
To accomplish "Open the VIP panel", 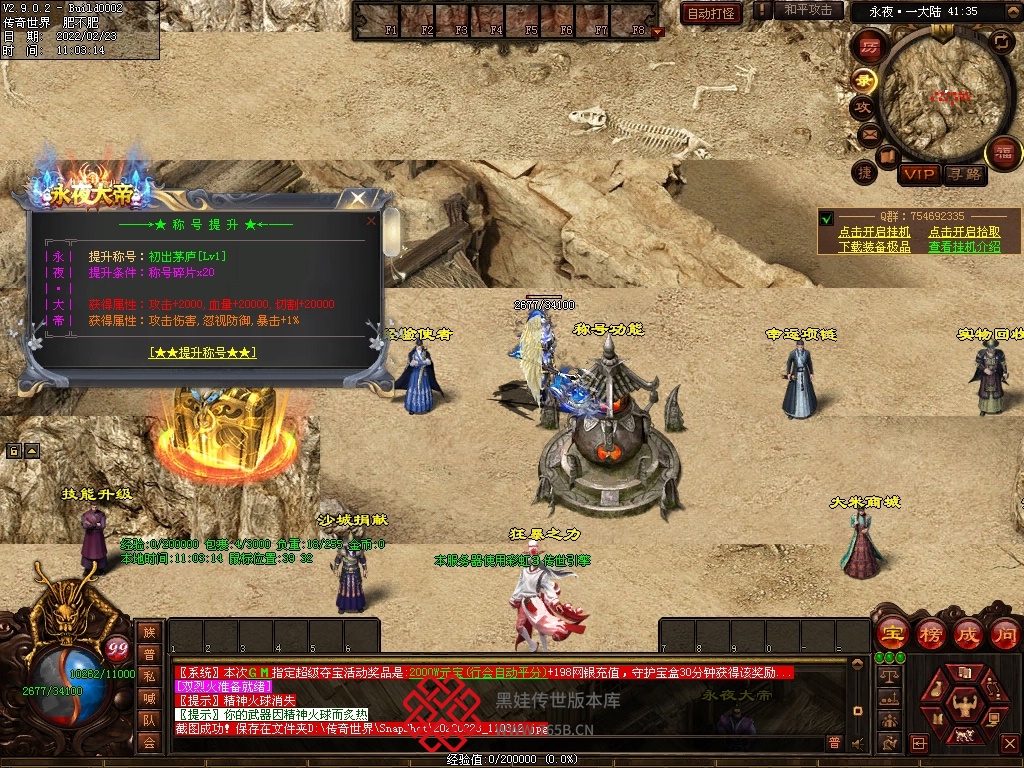I will coord(919,175).
